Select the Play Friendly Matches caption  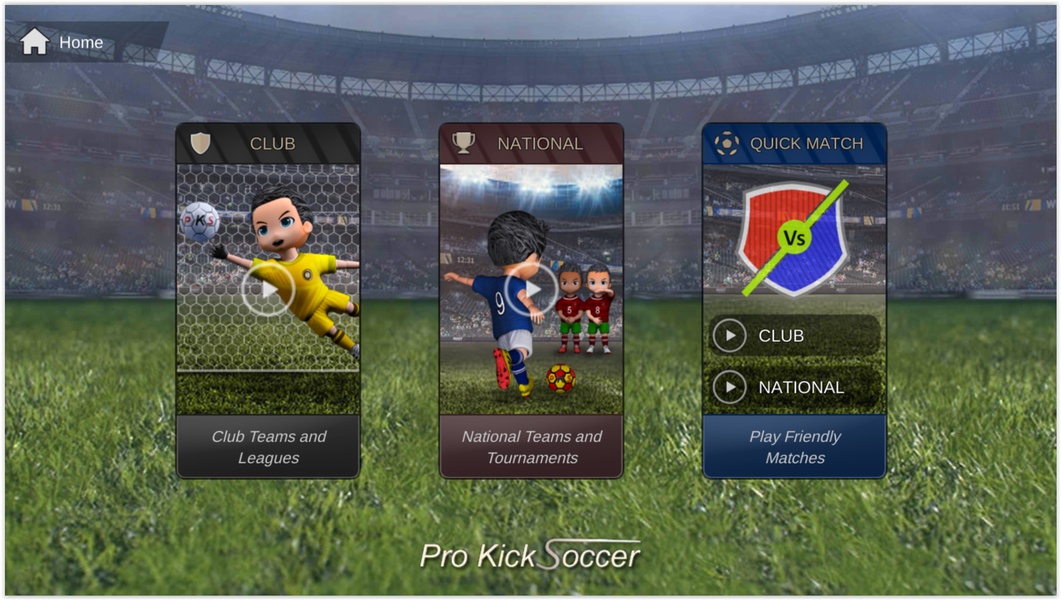point(794,447)
